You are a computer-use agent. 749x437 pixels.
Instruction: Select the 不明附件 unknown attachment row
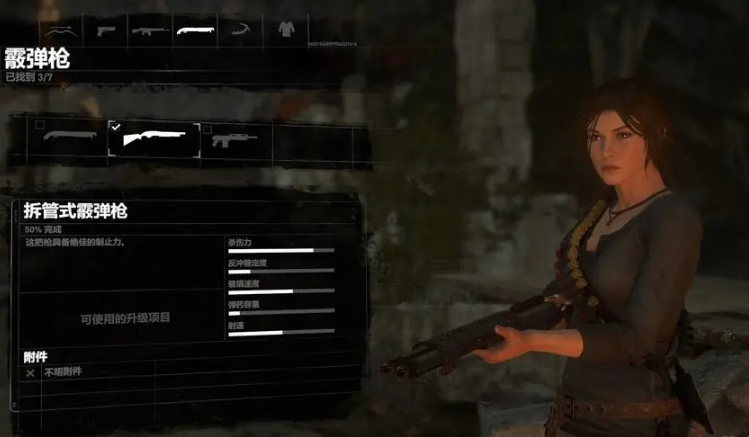[x=60, y=372]
